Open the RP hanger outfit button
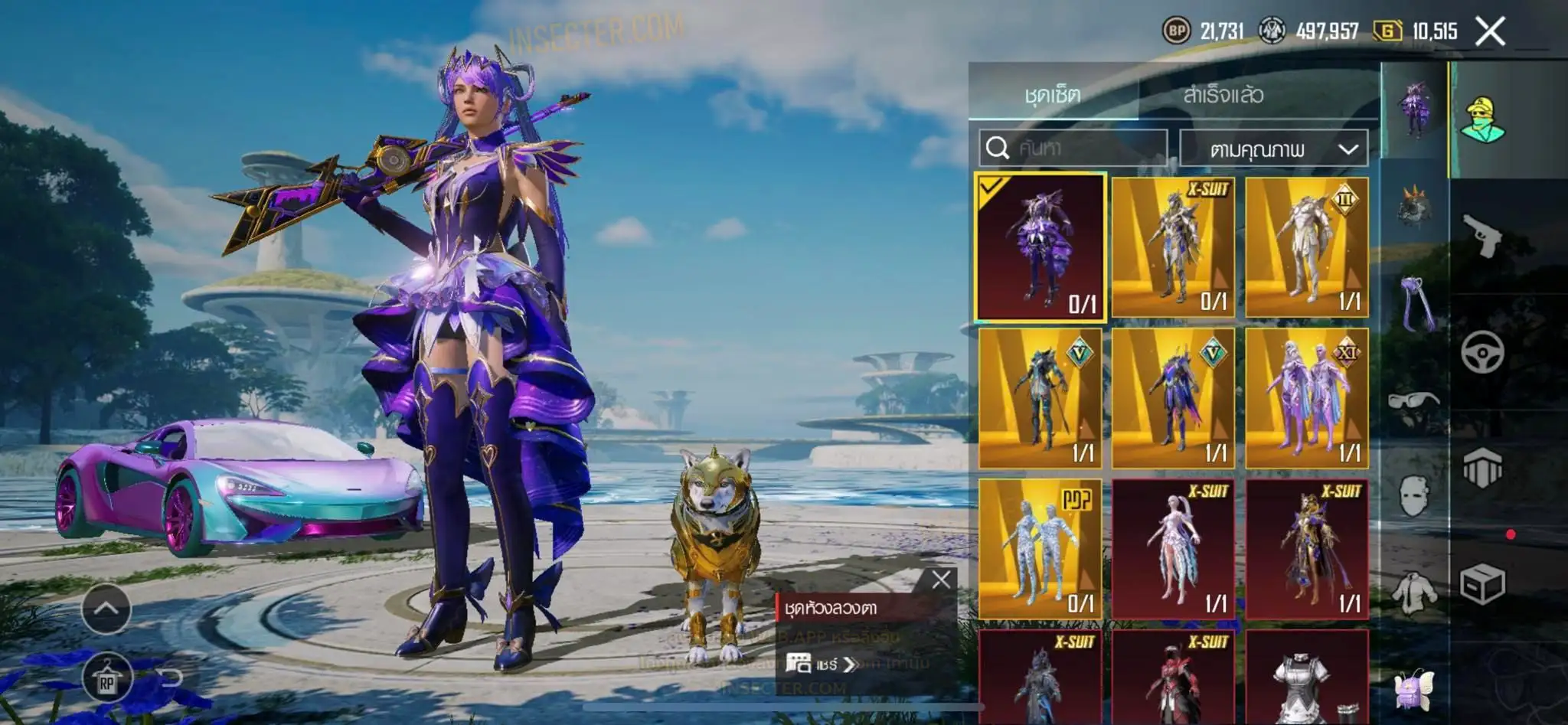 tap(106, 678)
